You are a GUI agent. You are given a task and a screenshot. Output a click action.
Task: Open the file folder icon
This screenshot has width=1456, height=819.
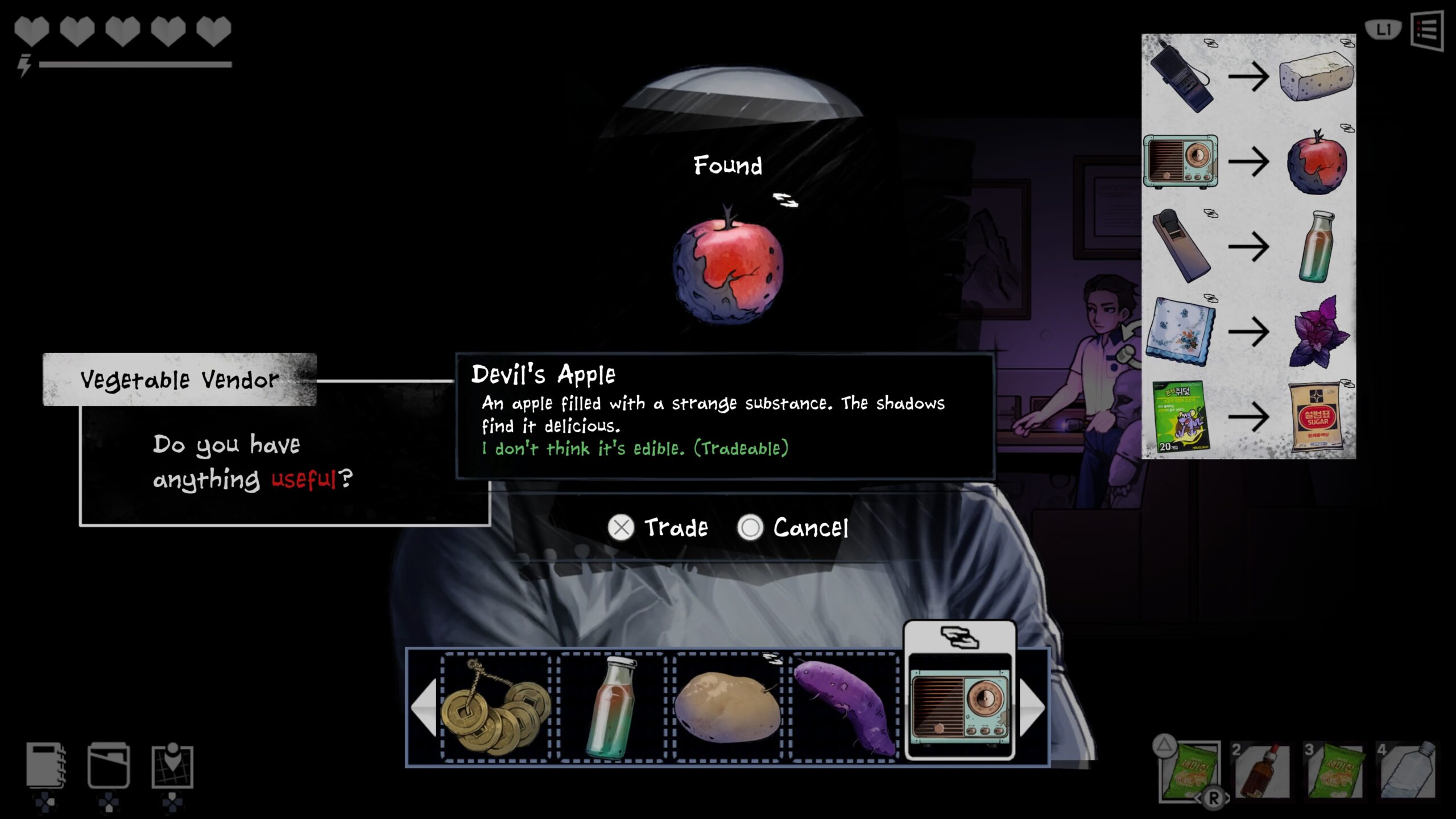click(x=109, y=766)
